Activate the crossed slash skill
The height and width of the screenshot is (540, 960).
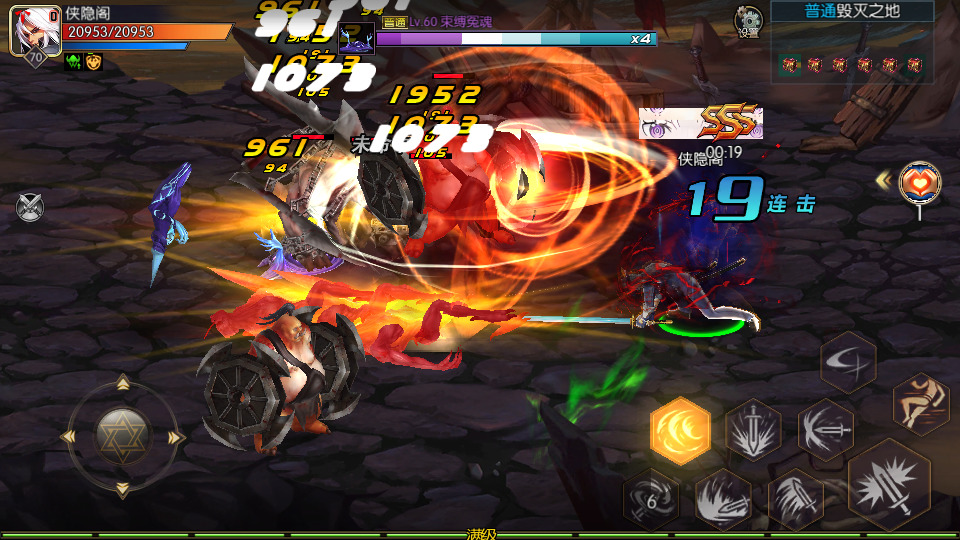click(x=848, y=362)
